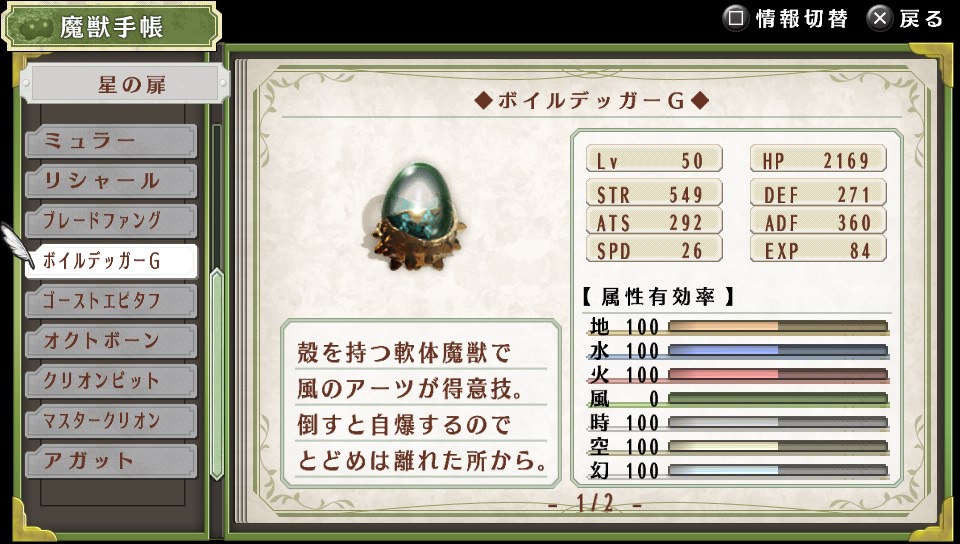Select the highlighted ボイルデッガーG entry
The height and width of the screenshot is (544, 960).
[x=110, y=261]
